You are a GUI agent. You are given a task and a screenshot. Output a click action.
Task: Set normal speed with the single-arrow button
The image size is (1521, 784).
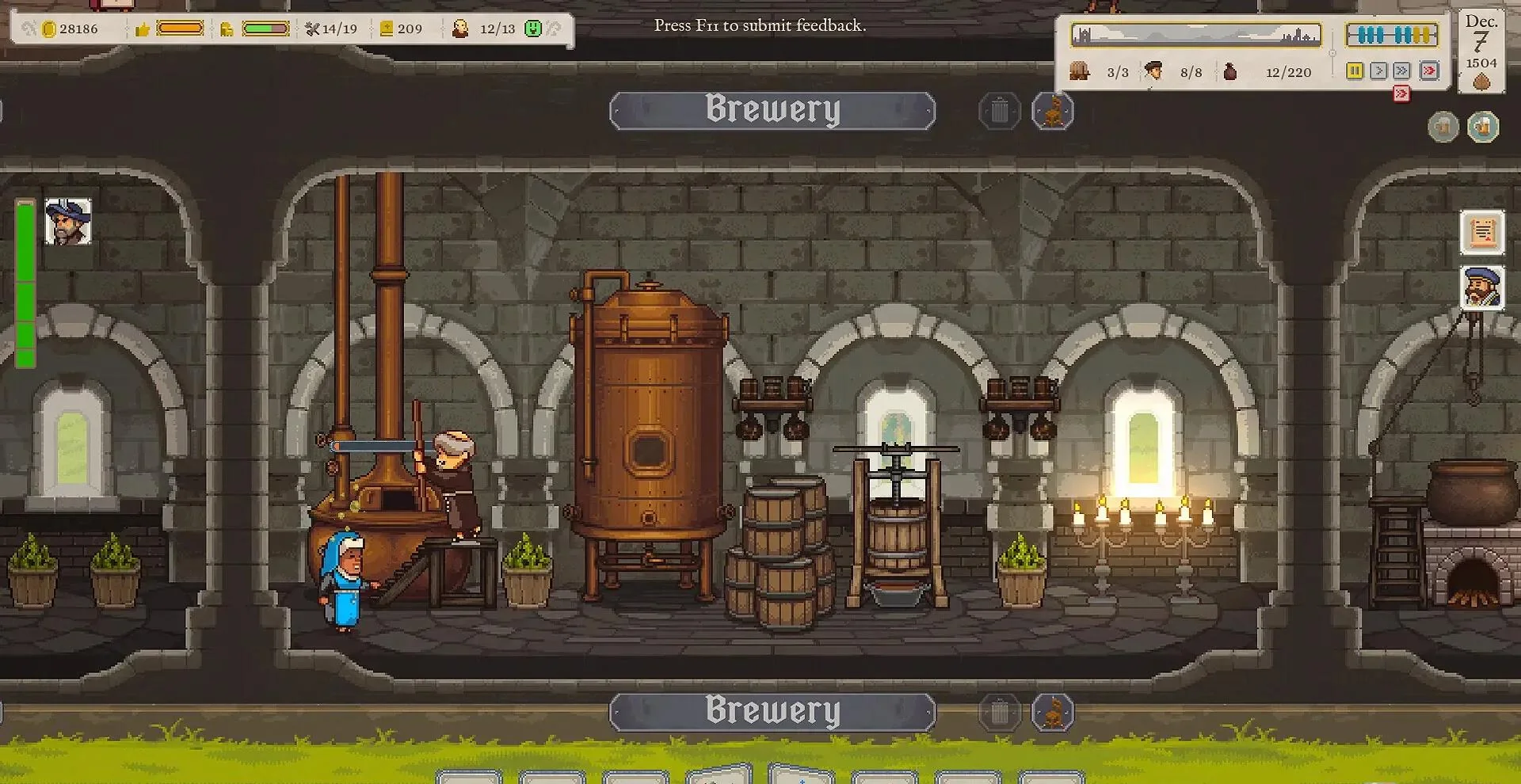pyautogui.click(x=1378, y=71)
